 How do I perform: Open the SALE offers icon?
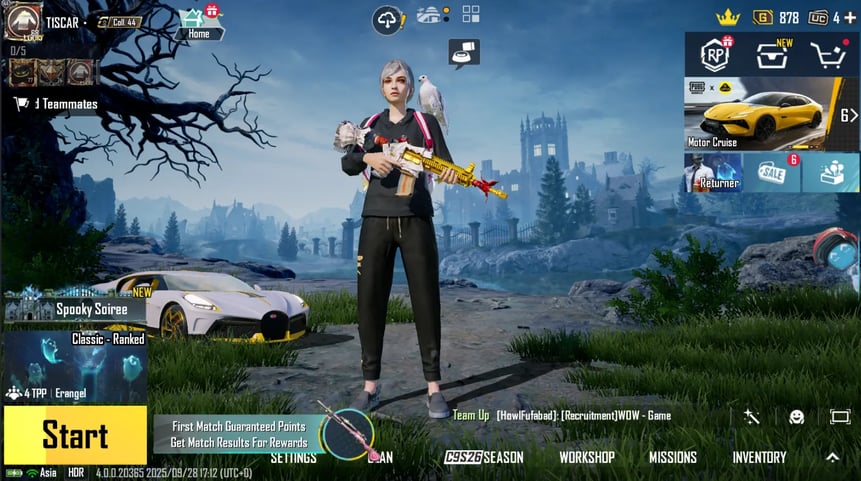tap(772, 172)
